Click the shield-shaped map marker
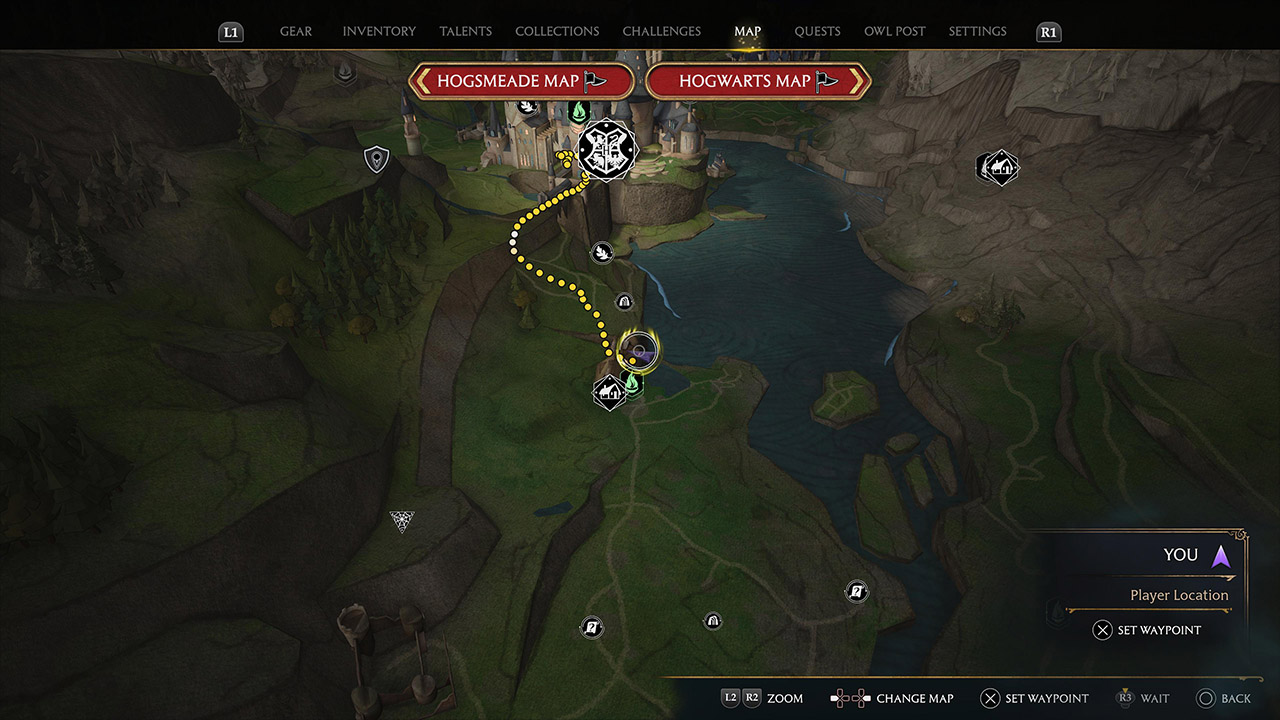This screenshot has width=1280, height=720. (x=376, y=158)
